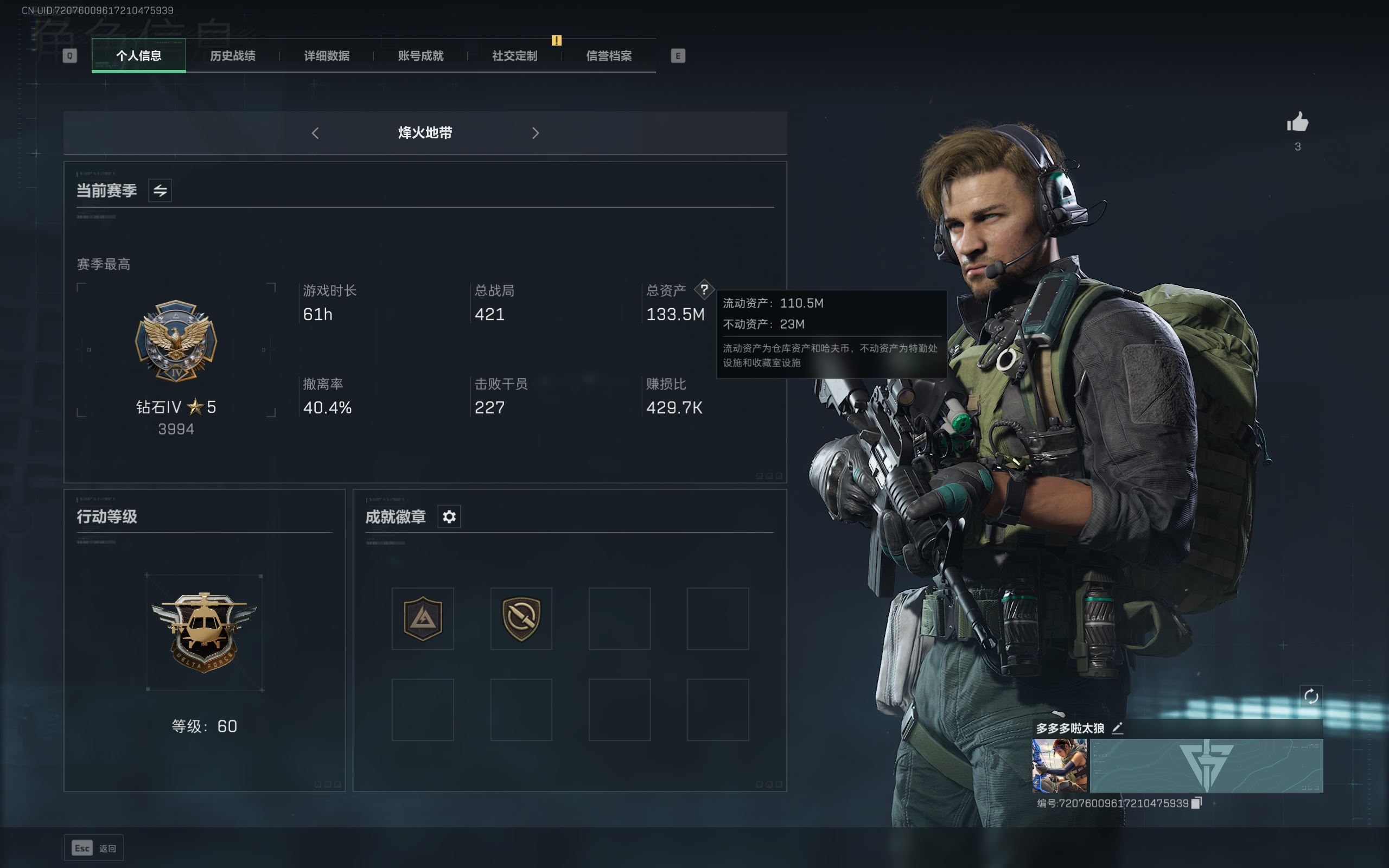Screen dimensions: 1389x868
Task: Click the player avatar thumbnail
Action: pos(1060,766)
